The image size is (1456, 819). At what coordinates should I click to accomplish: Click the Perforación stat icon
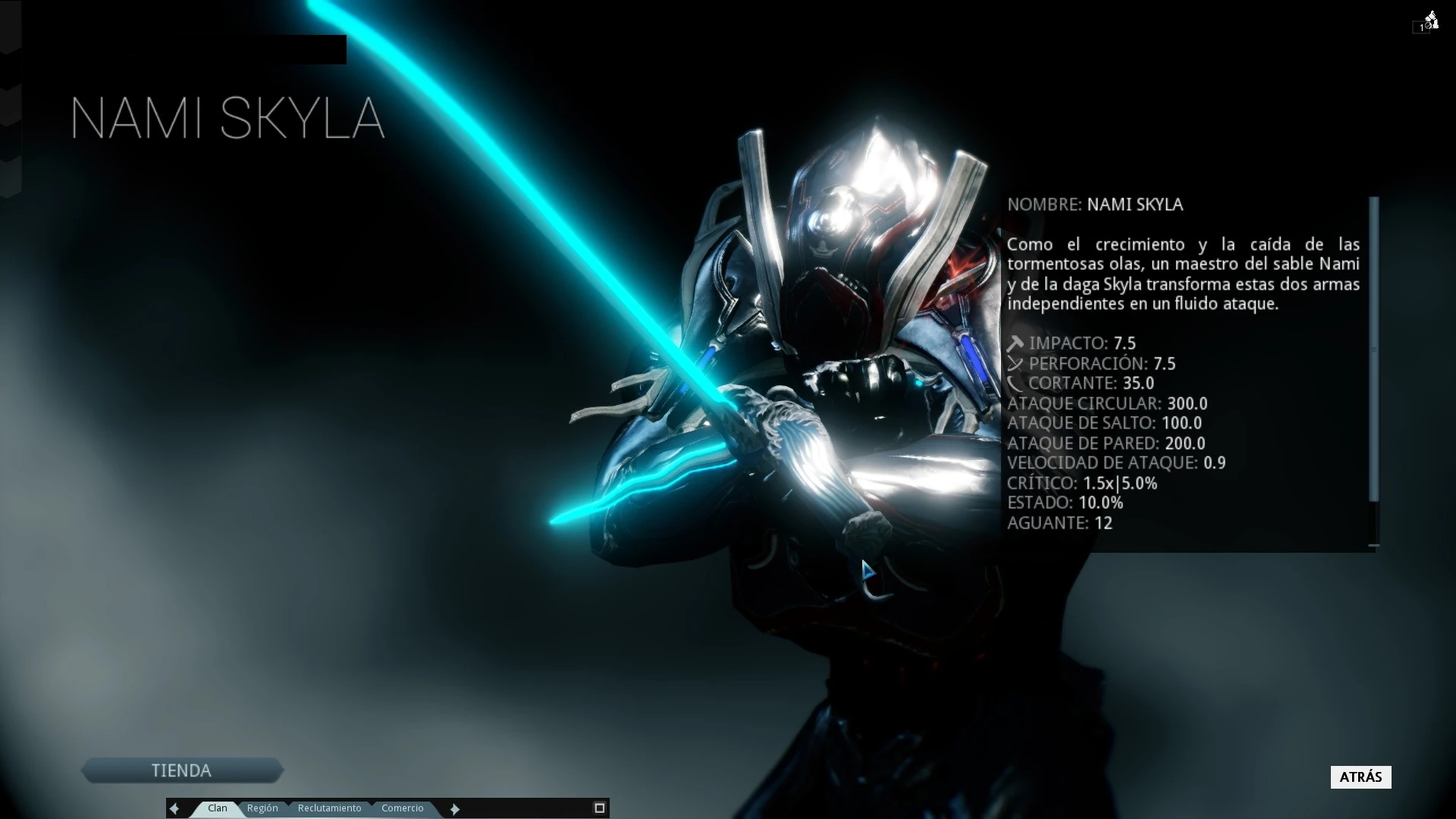pos(1015,363)
